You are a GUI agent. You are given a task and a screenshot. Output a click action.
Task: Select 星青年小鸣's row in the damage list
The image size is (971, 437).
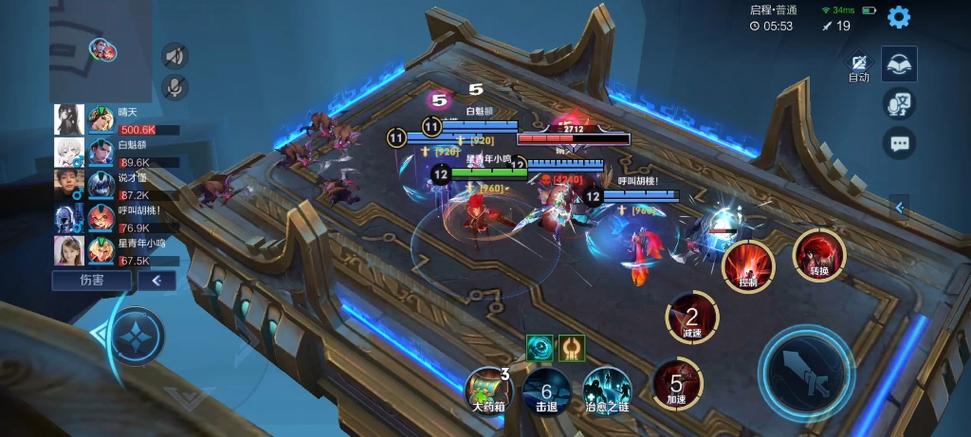pos(116,250)
